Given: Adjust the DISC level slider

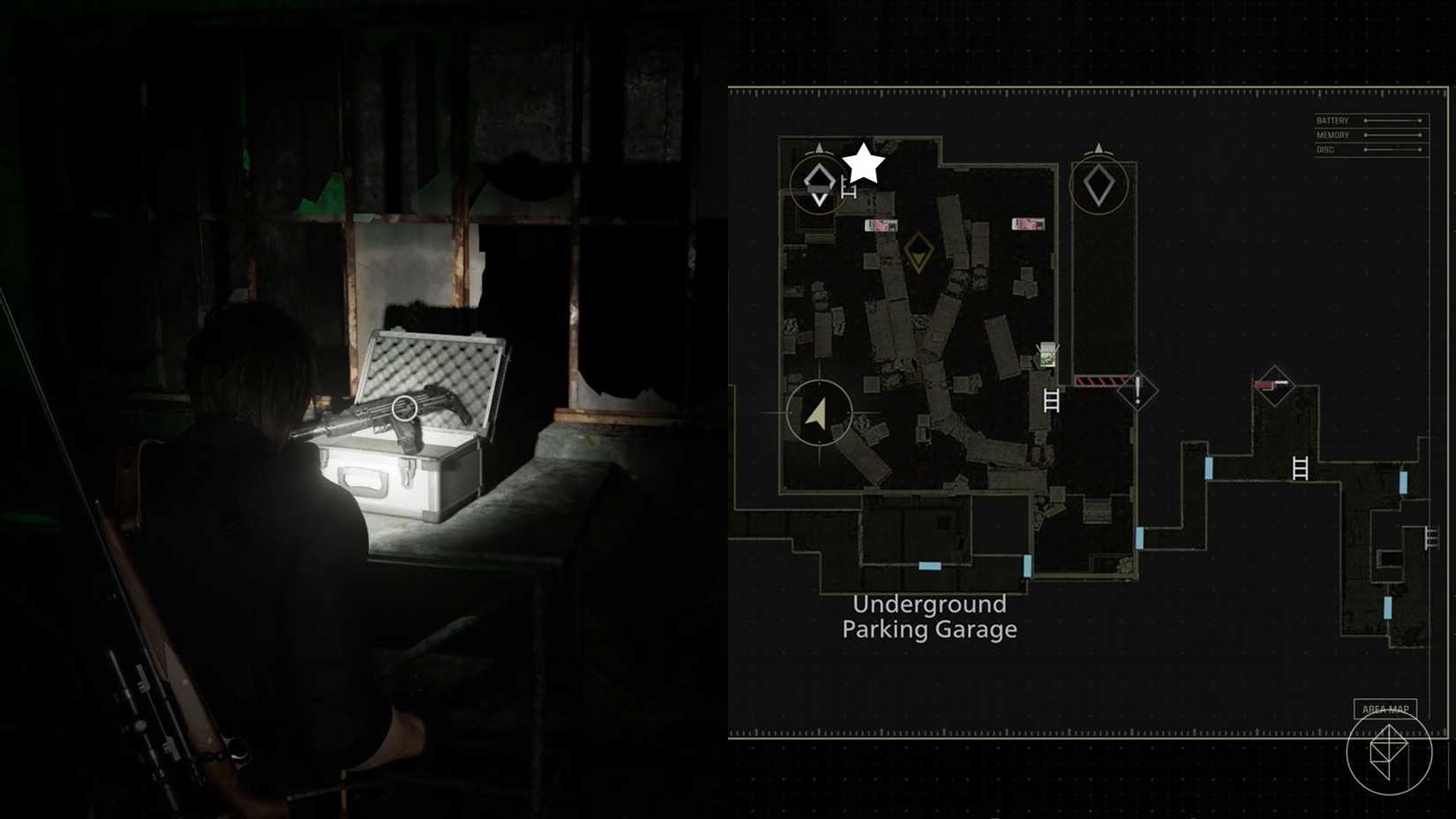Looking at the screenshot, I should pos(1392,149).
